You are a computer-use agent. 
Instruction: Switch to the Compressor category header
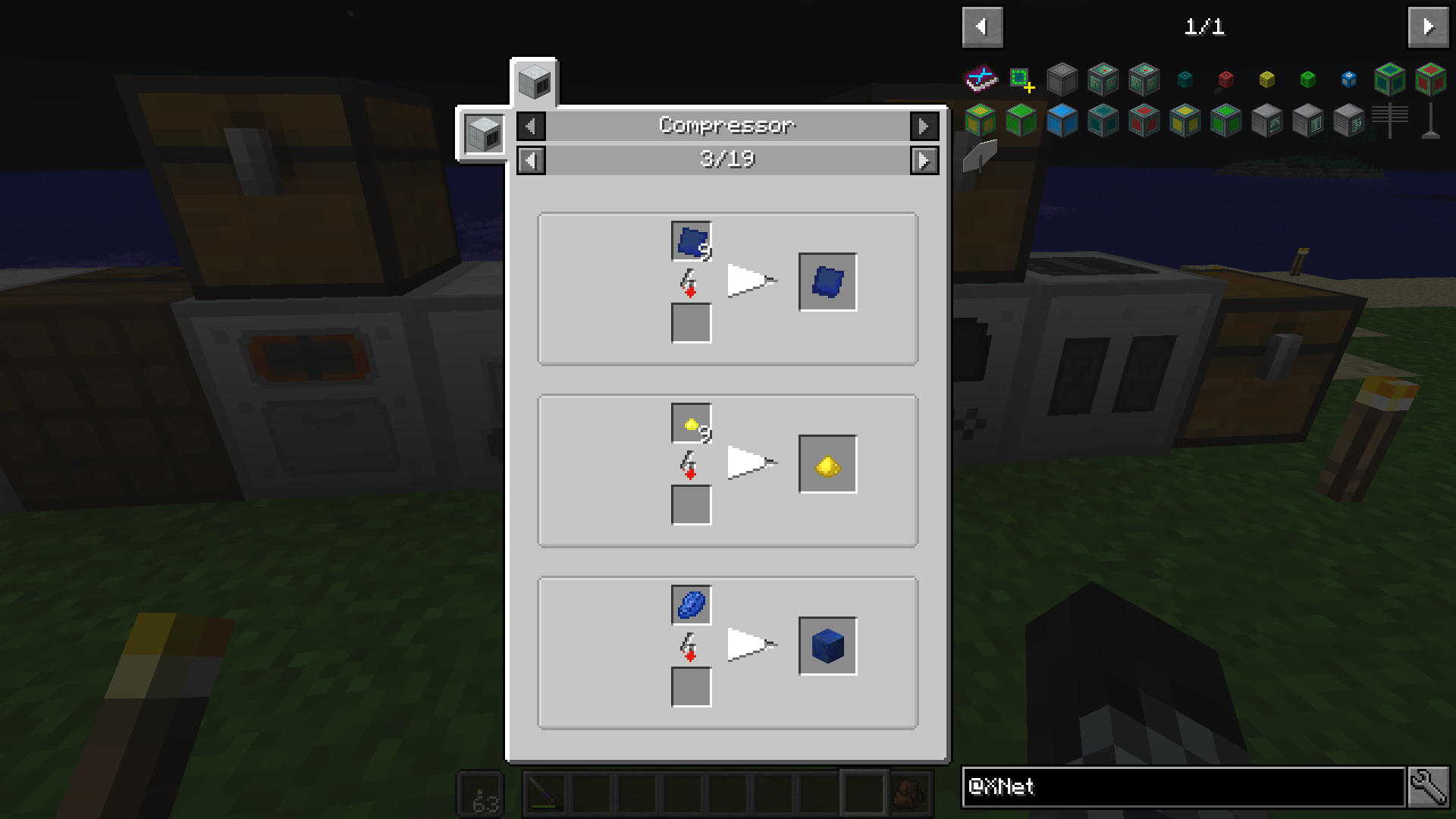pyautogui.click(x=726, y=127)
